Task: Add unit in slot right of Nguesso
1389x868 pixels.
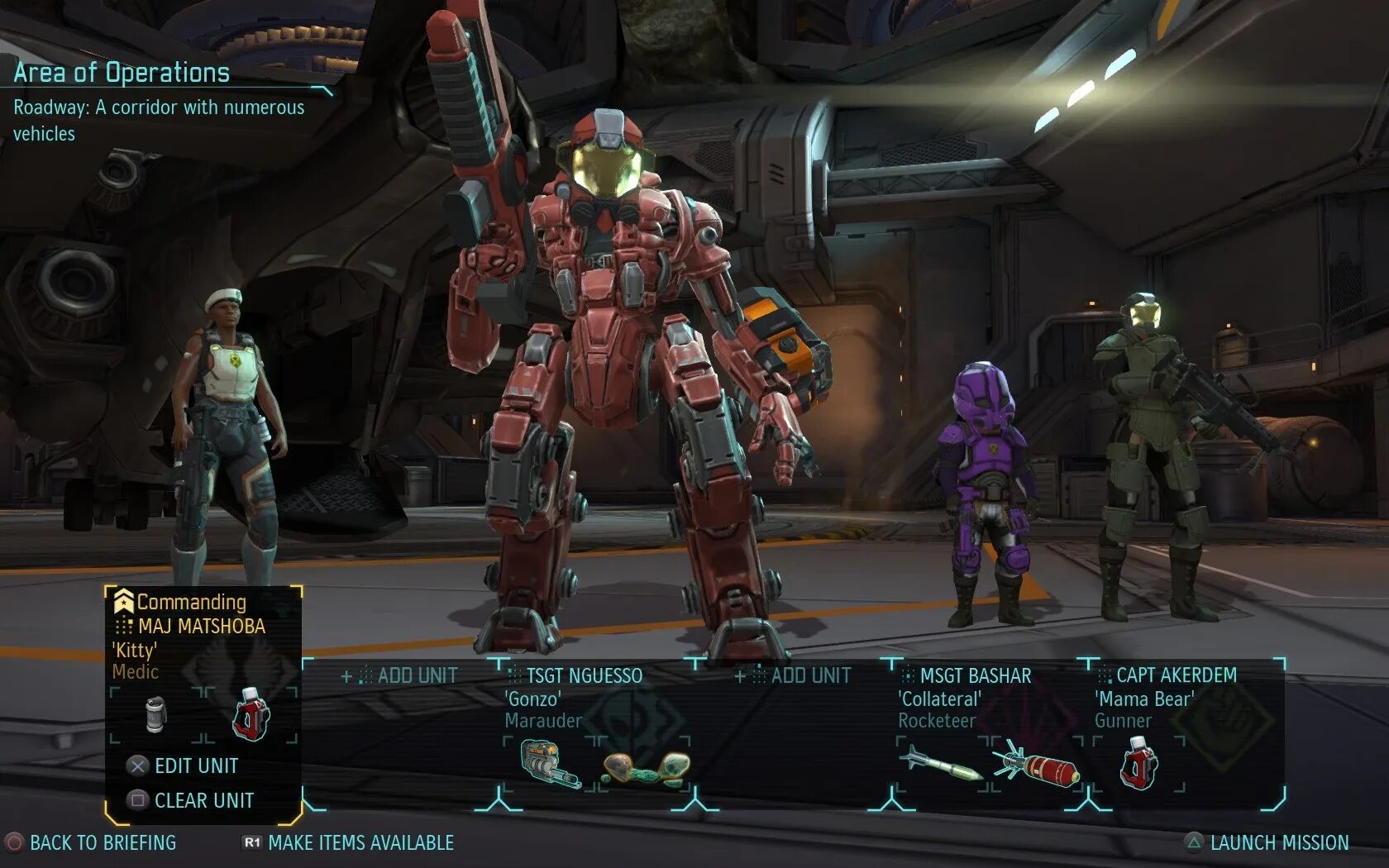Action: [794, 676]
